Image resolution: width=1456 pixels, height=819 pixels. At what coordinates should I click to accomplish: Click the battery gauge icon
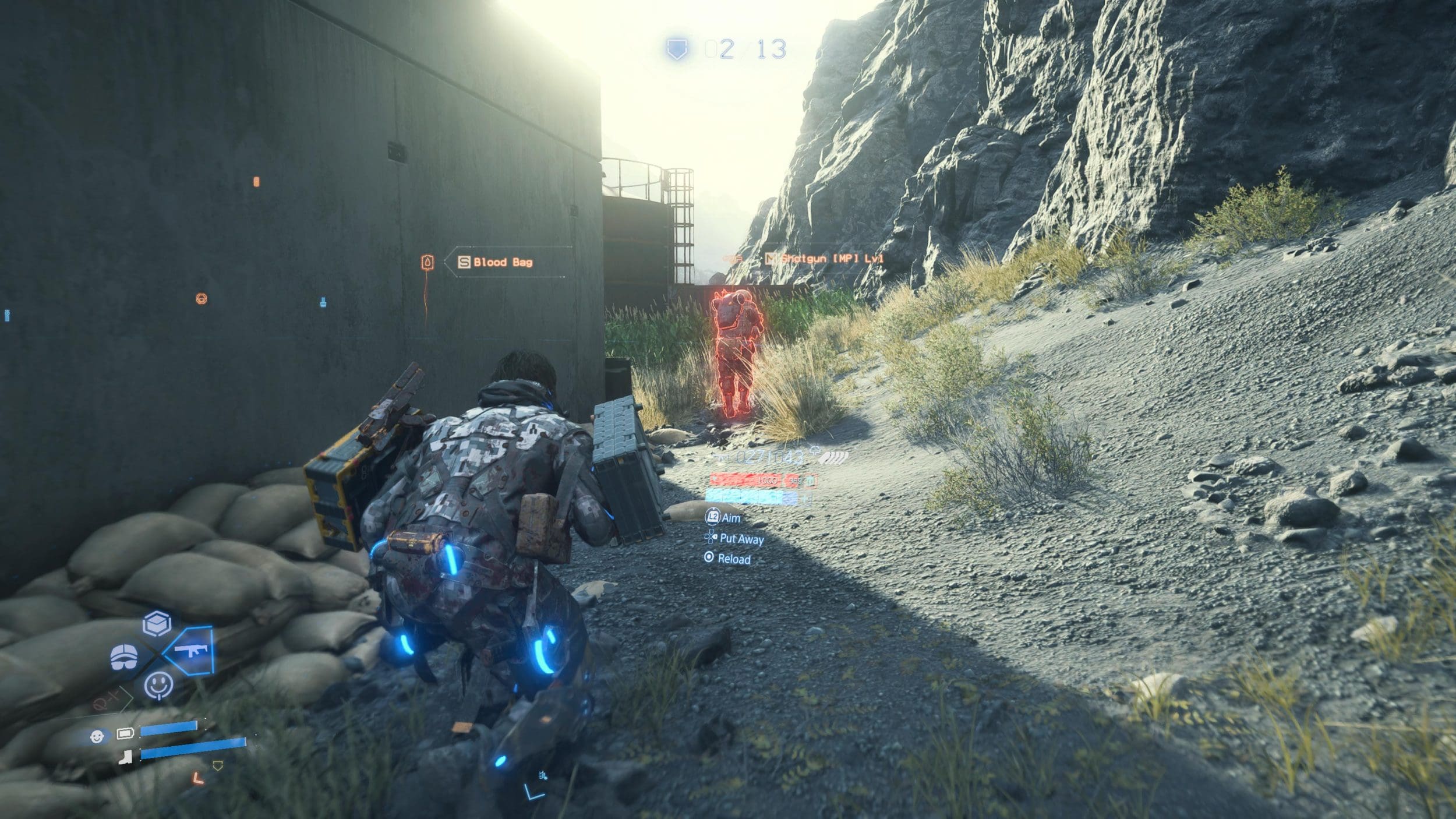125,733
